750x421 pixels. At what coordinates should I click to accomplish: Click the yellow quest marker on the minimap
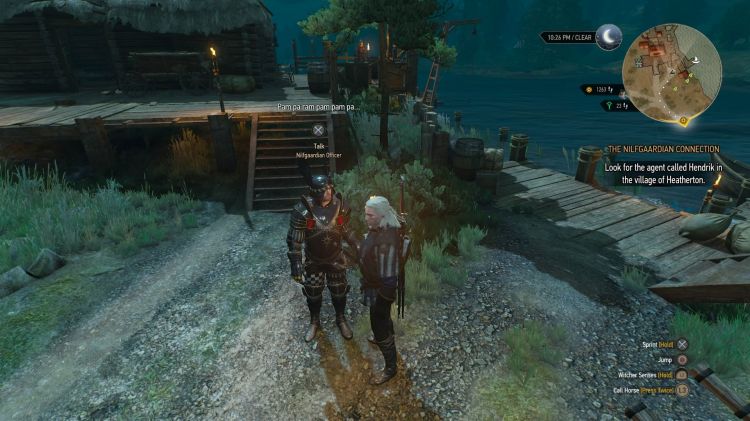[x=683, y=122]
